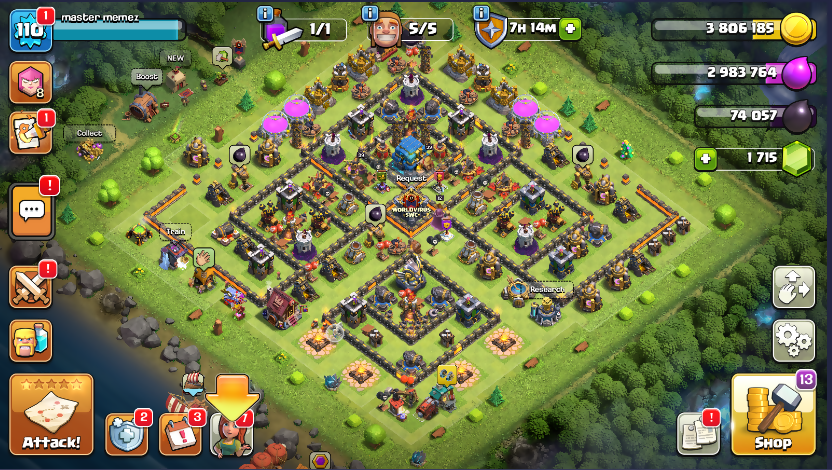Open the scroll and quill icon
This screenshot has height=470, width=832.
click(x=30, y=133)
